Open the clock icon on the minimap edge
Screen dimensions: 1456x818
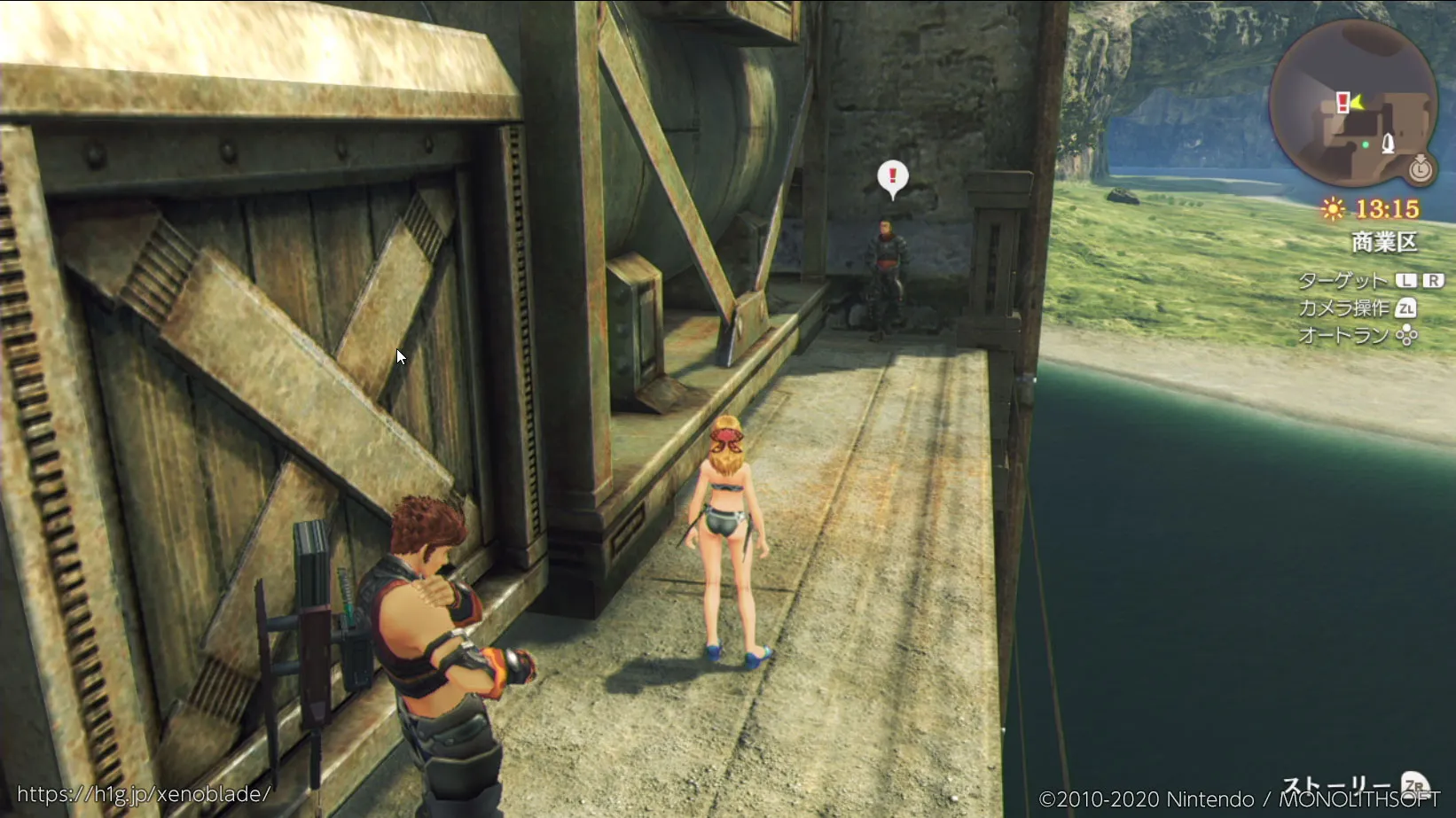click(x=1421, y=167)
